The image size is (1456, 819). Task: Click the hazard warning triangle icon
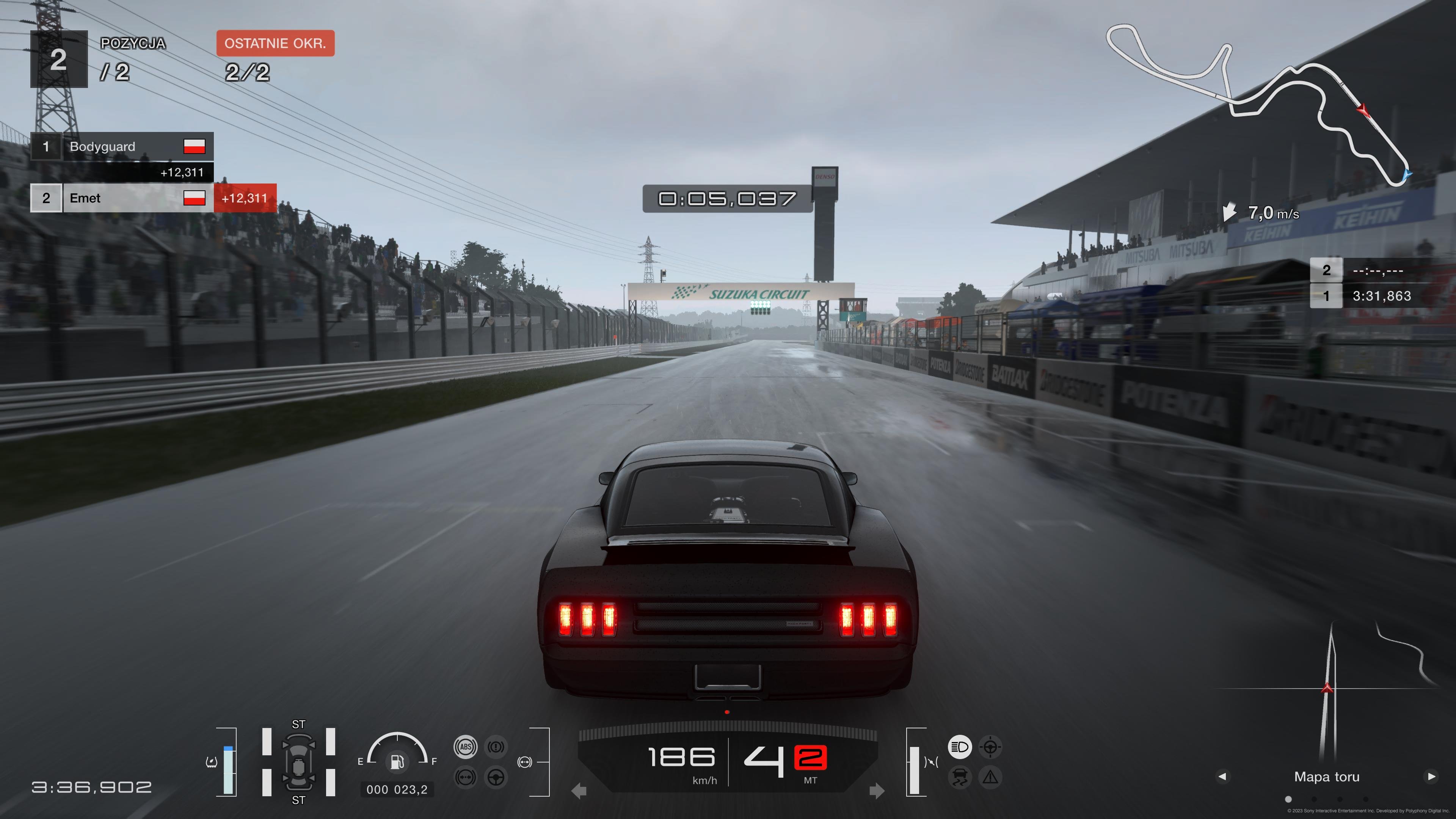click(990, 778)
